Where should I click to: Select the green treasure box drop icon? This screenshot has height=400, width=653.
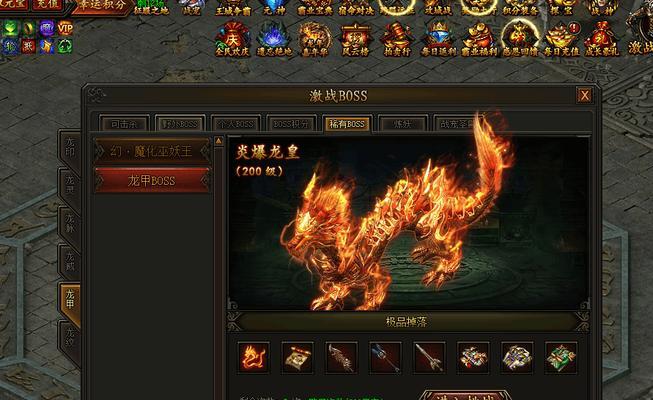click(561, 356)
